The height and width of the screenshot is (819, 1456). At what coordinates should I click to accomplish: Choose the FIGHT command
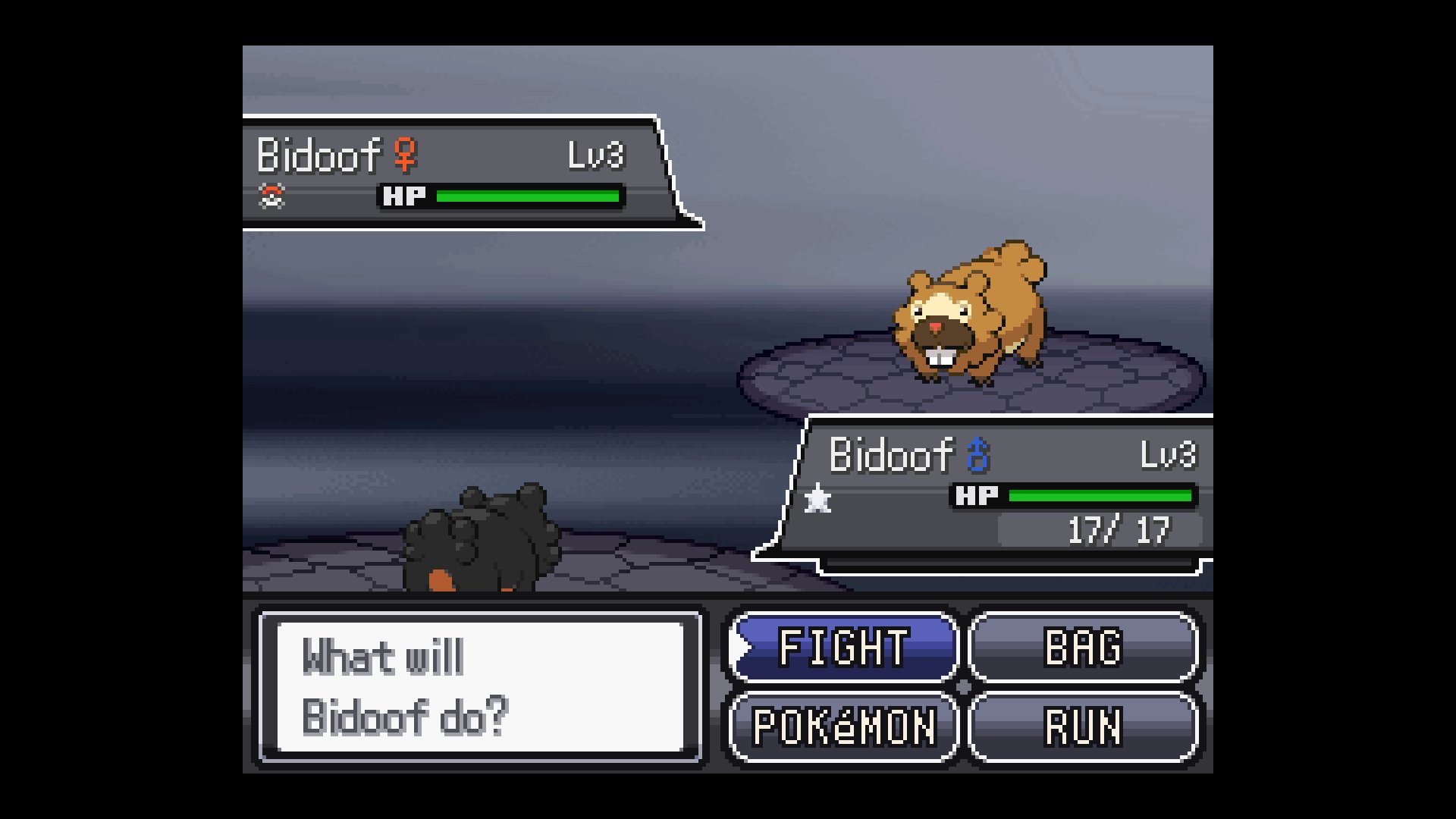point(843,648)
